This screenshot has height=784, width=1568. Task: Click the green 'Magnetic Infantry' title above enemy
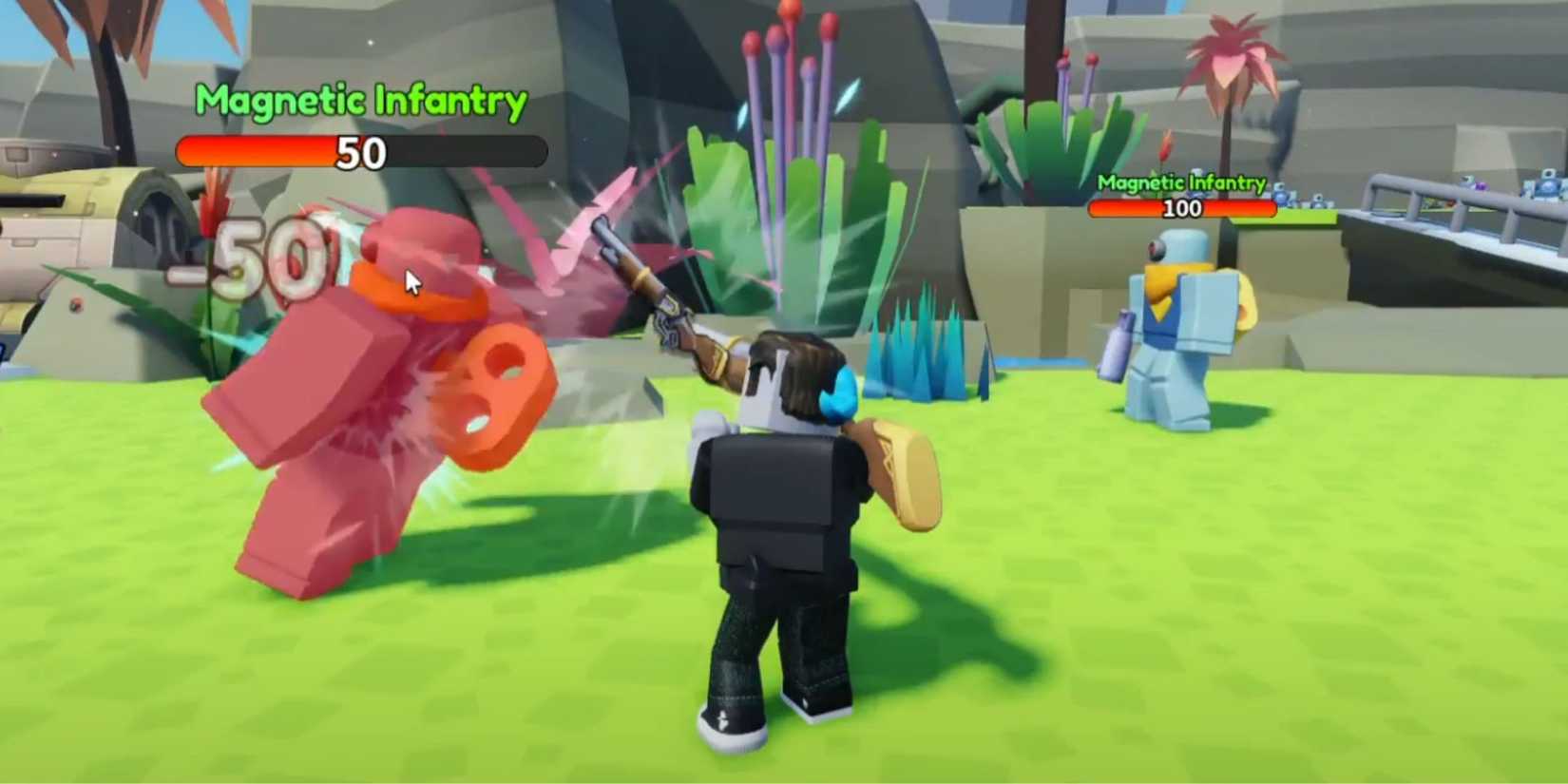coord(359,98)
